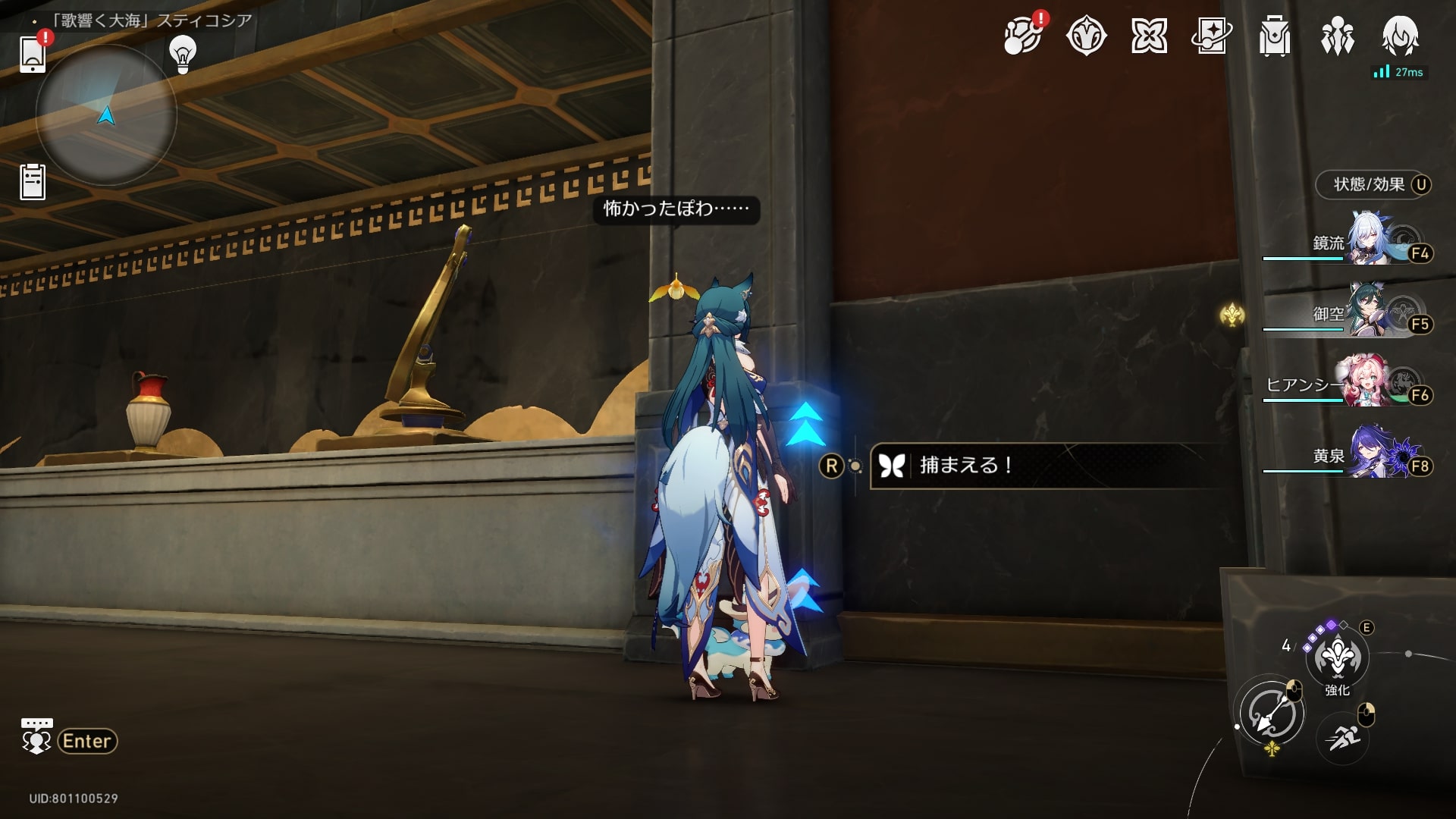Open the chat box icon
The width and height of the screenshot is (1456, 819).
(36, 736)
